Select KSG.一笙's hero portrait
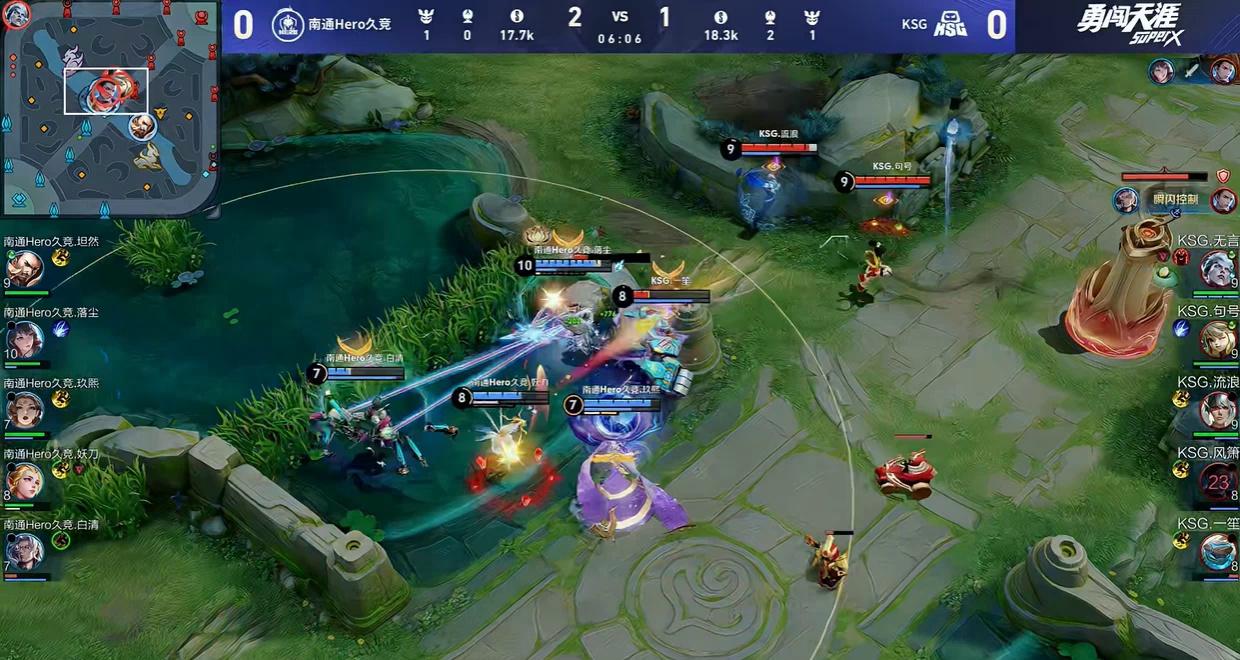 [x=1217, y=551]
